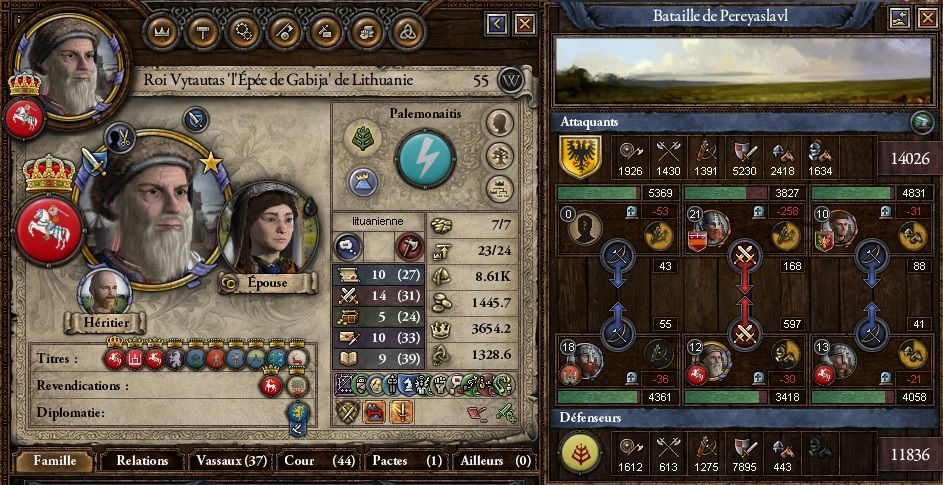
Task: Click the attackers' black eagle coat of arms
Action: point(579,157)
